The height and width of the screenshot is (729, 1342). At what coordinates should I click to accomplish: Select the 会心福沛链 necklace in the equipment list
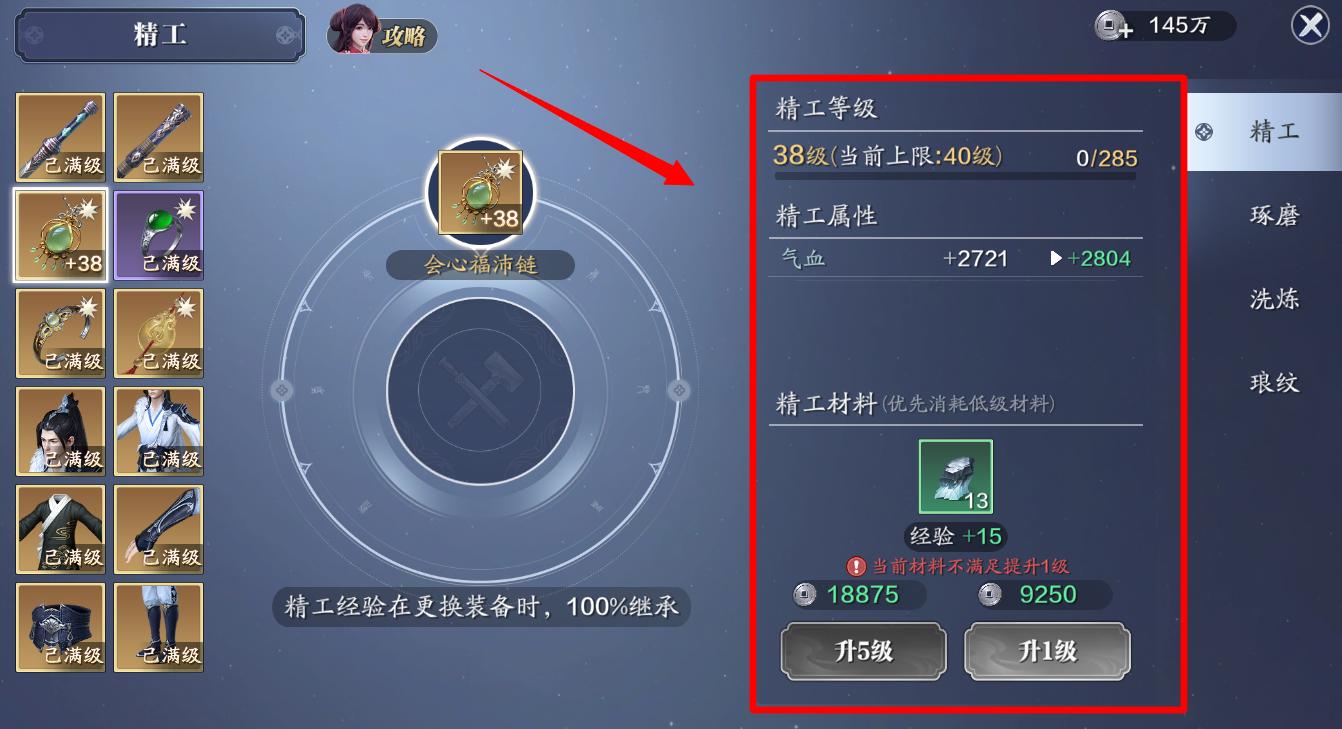tap(60, 234)
